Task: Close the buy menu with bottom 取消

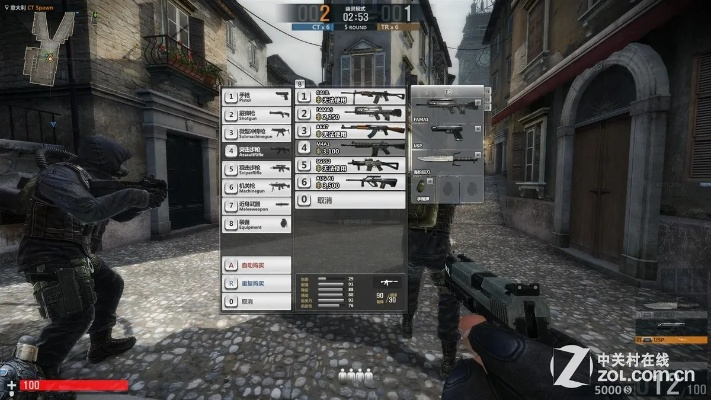Action: [x=257, y=301]
